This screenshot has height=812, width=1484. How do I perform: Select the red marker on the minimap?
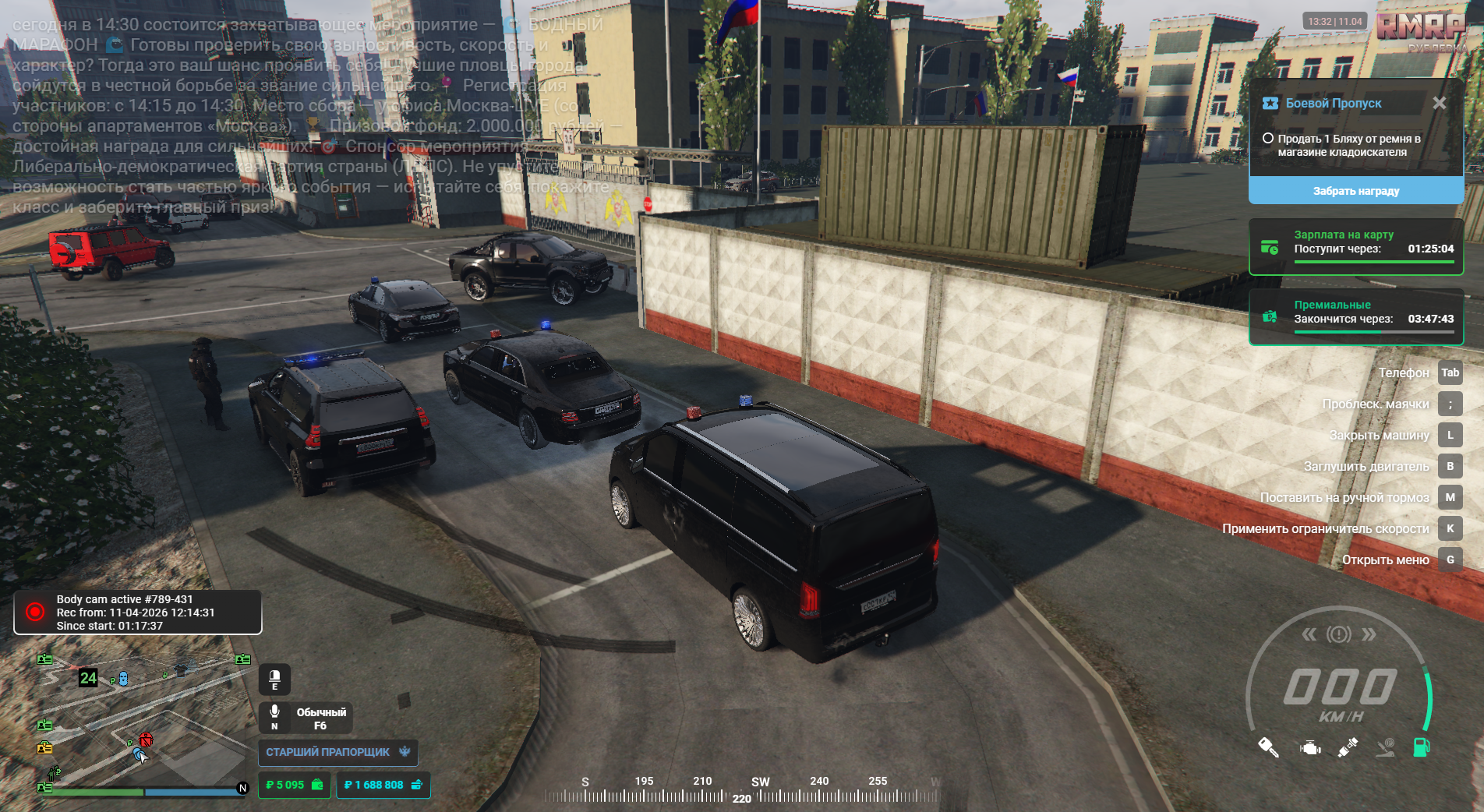point(146,739)
